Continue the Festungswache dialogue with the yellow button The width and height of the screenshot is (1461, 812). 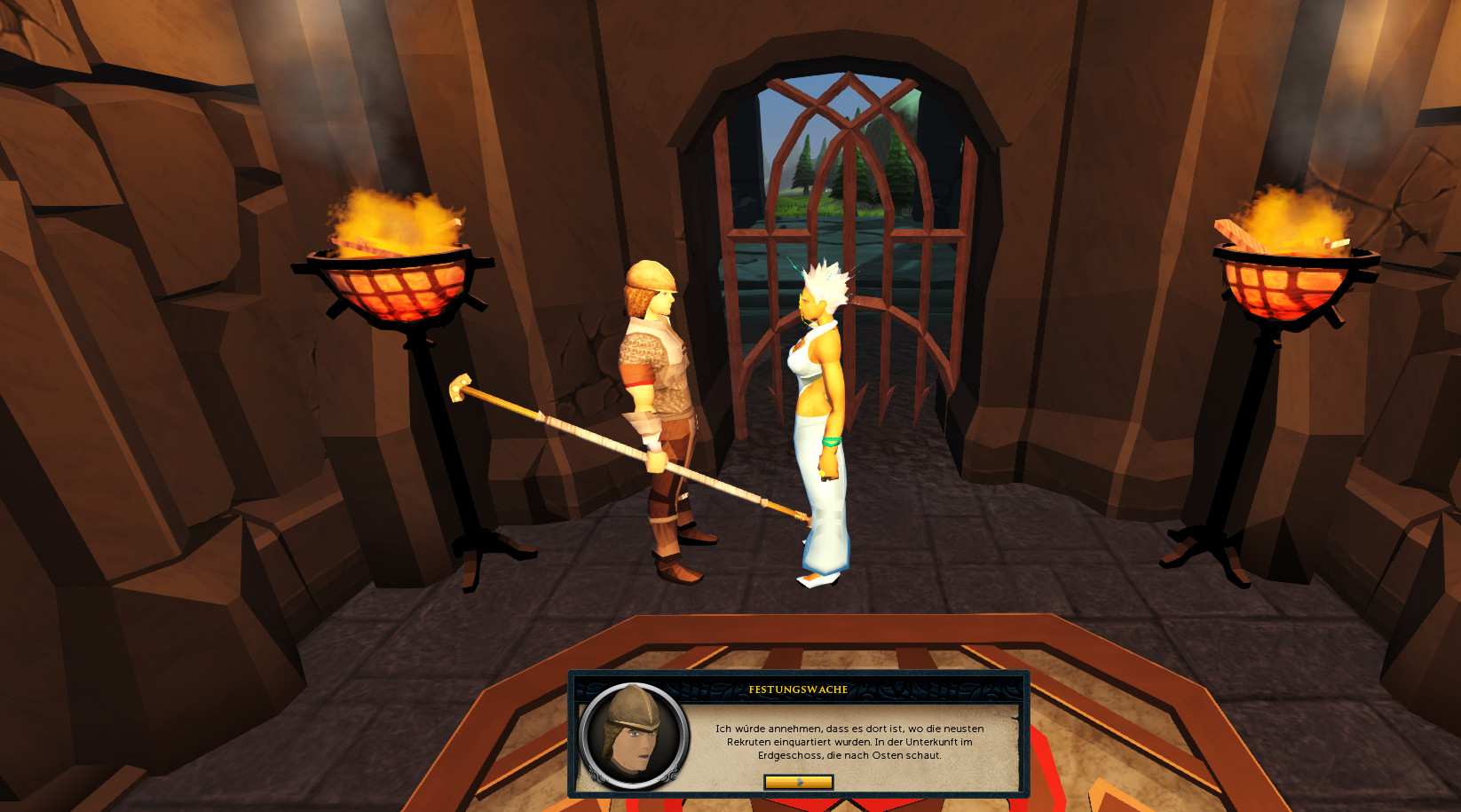pyautogui.click(x=798, y=782)
